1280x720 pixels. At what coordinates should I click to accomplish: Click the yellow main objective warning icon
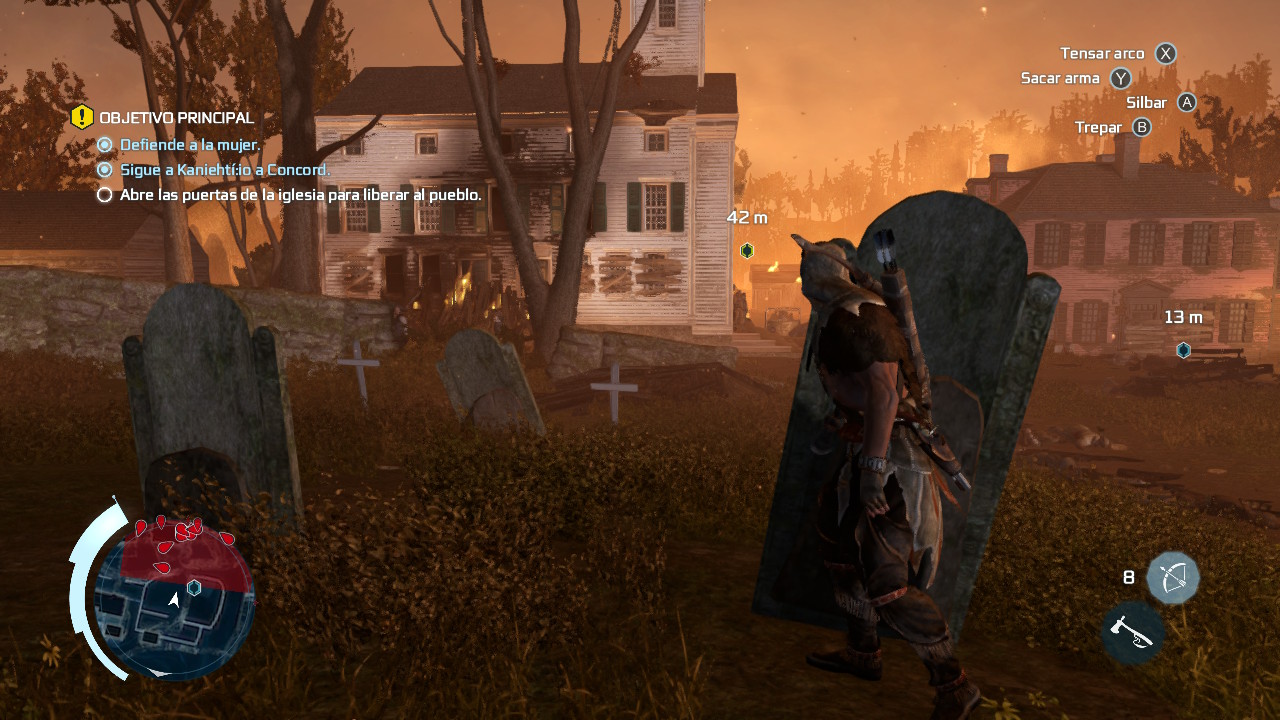82,118
